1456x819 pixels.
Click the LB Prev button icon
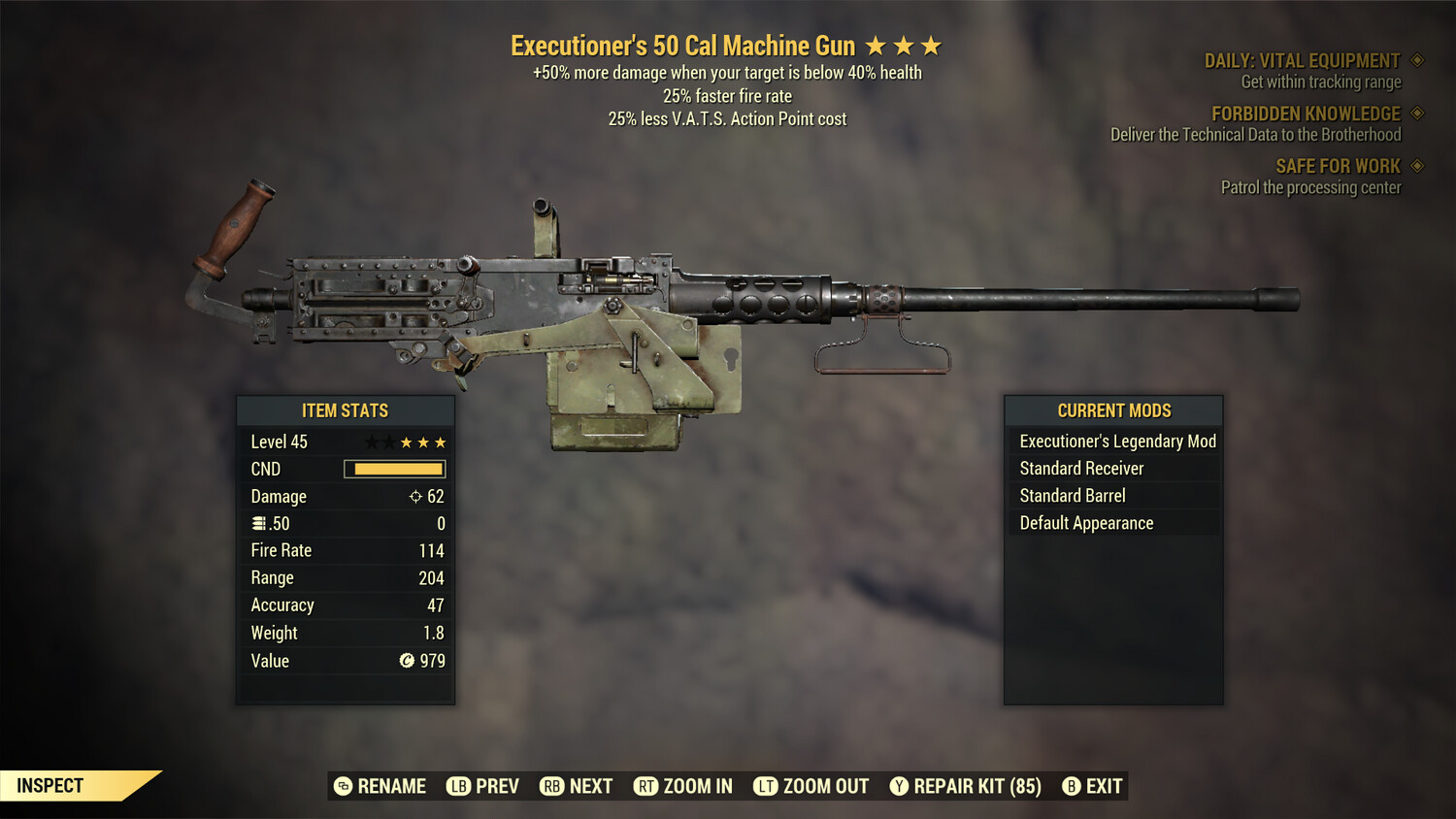[460, 786]
